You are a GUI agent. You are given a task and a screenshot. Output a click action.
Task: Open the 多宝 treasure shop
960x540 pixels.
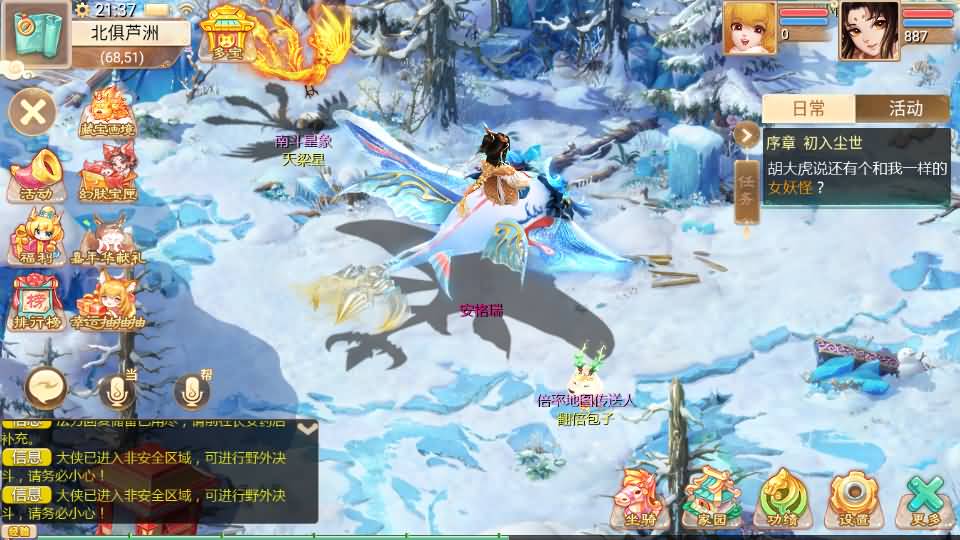pyautogui.click(x=224, y=33)
